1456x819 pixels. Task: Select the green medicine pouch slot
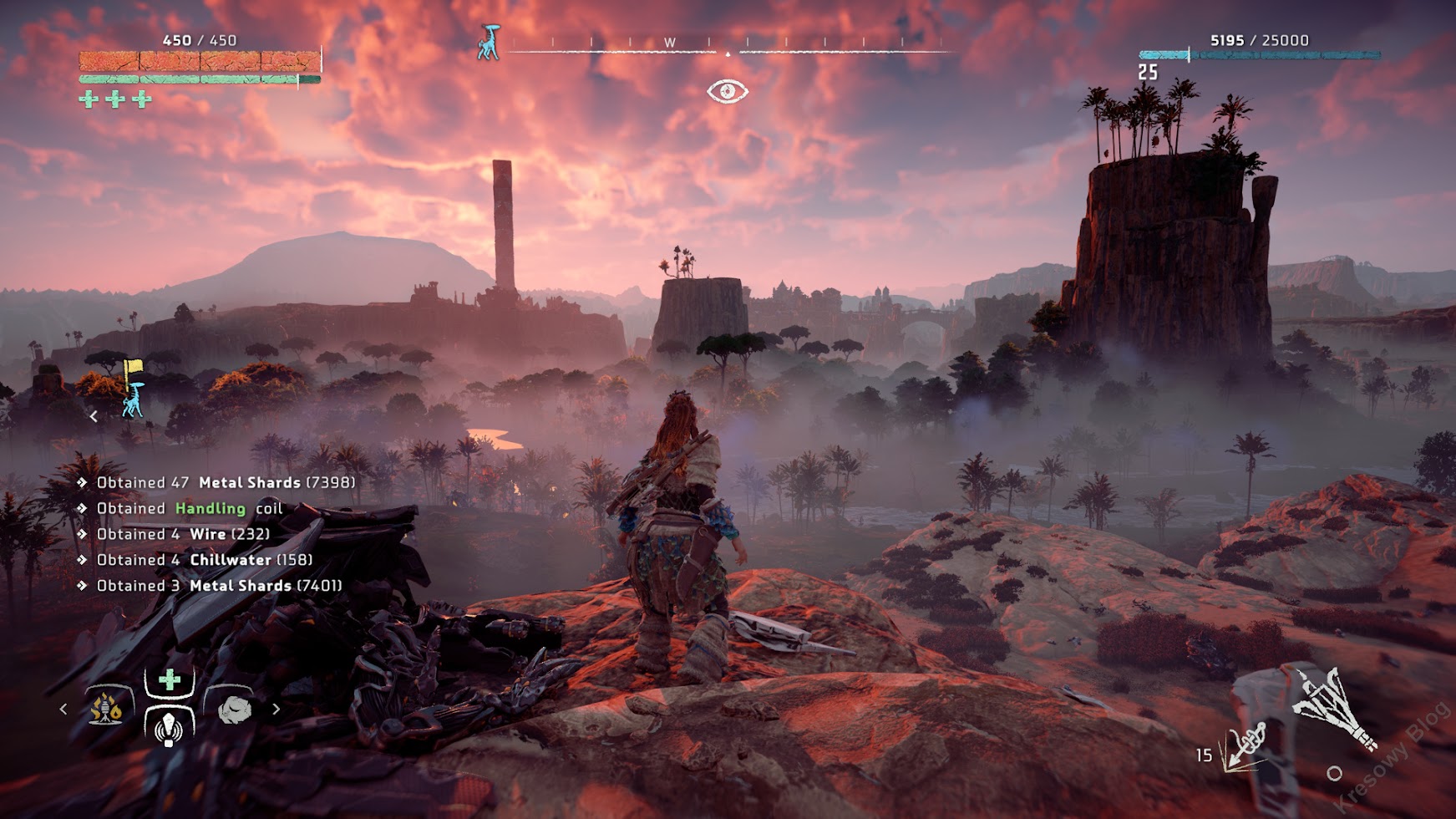coord(170,680)
